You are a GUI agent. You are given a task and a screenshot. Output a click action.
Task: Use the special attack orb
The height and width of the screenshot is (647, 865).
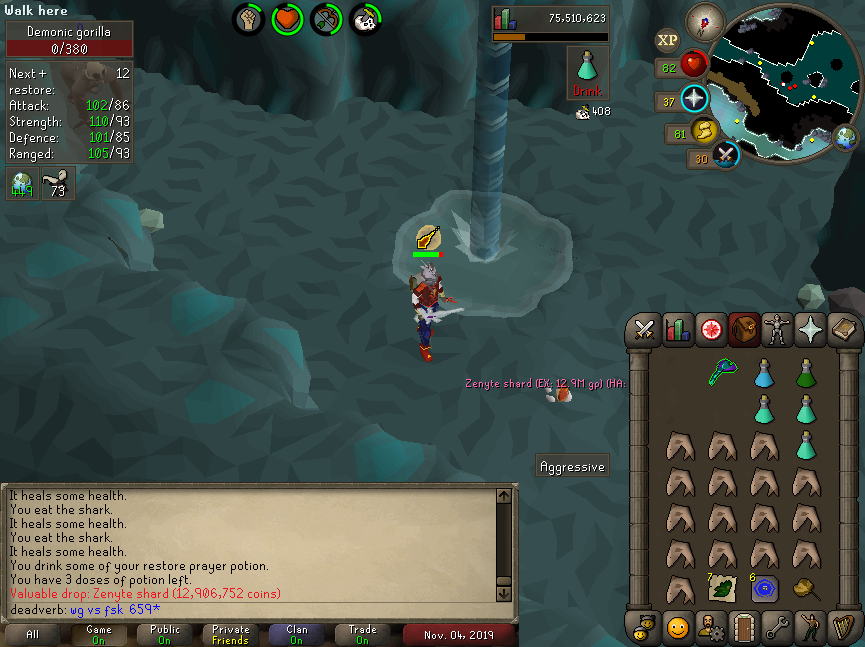pos(726,156)
